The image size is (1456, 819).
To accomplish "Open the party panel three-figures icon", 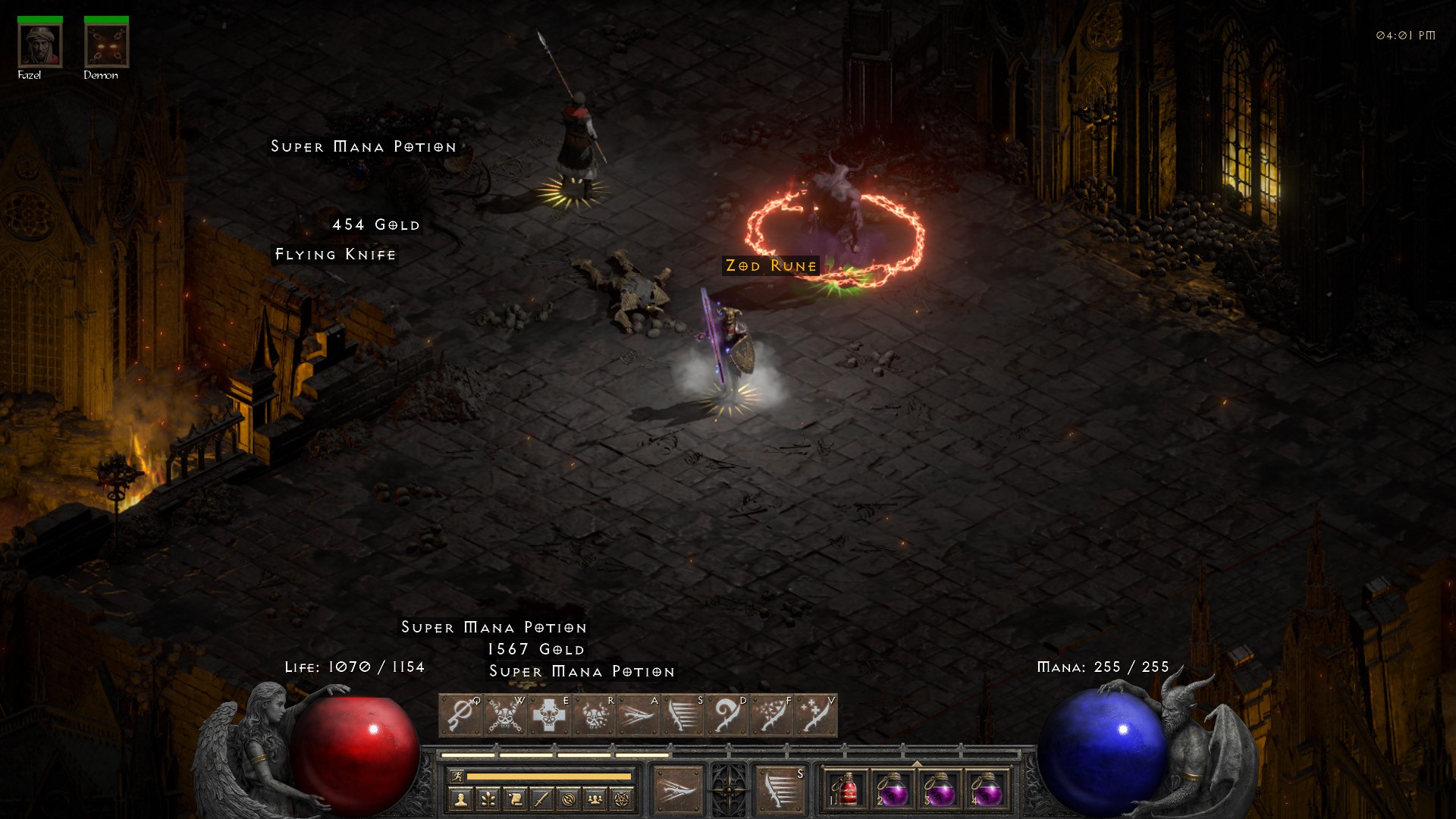I will pos(595,799).
